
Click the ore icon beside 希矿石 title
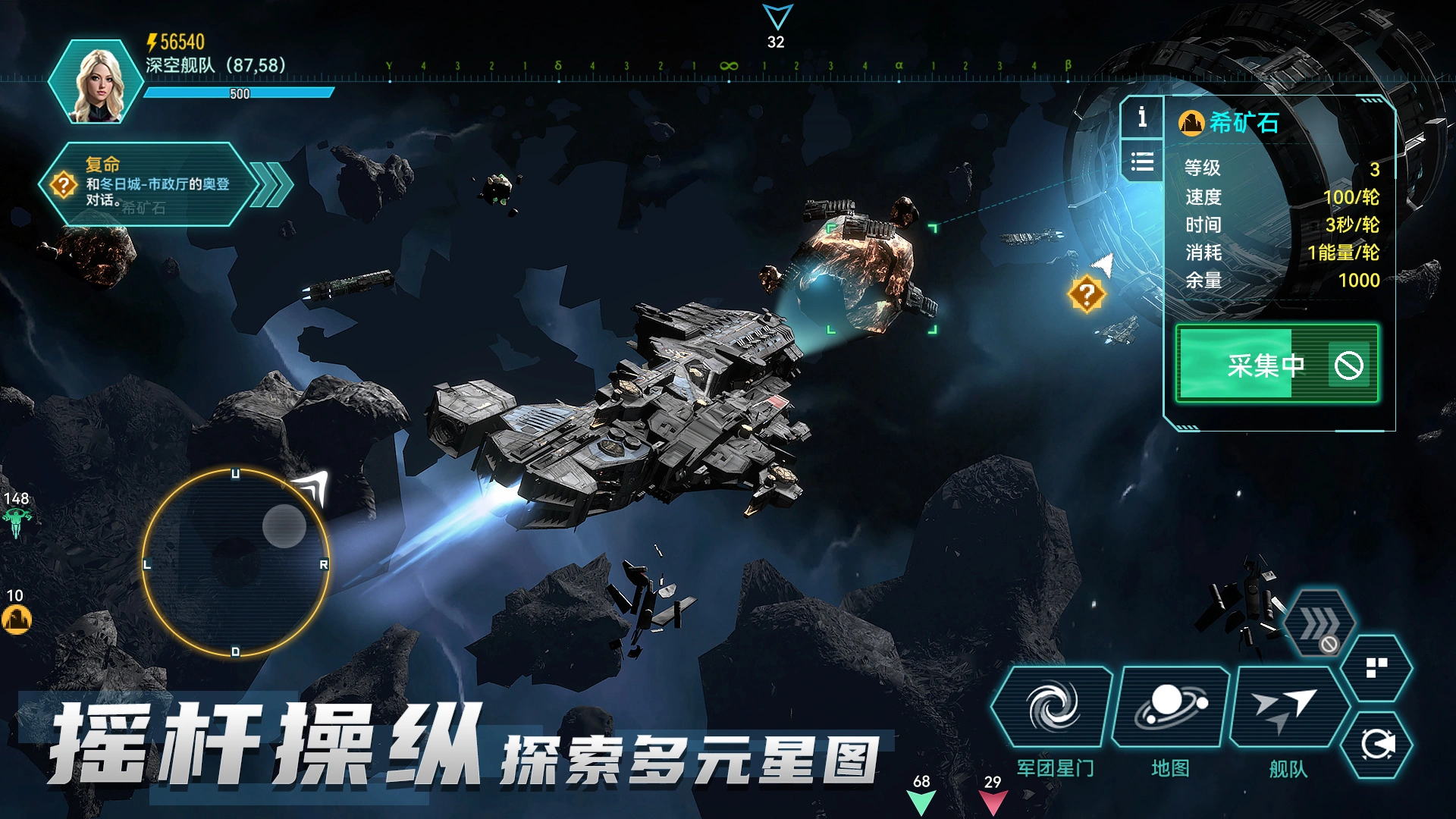coord(1191,121)
